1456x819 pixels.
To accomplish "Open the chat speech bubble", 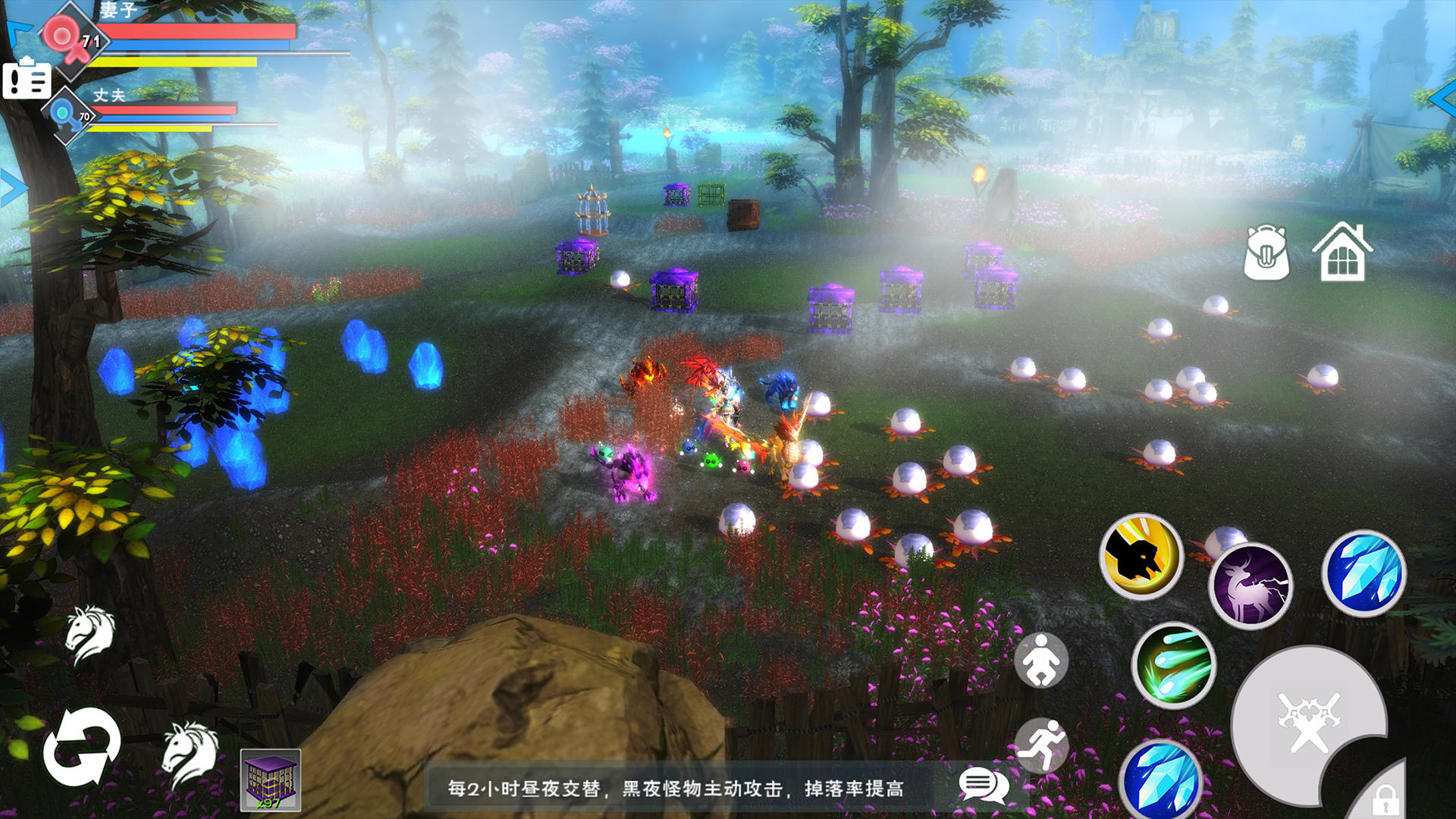I will [x=983, y=786].
